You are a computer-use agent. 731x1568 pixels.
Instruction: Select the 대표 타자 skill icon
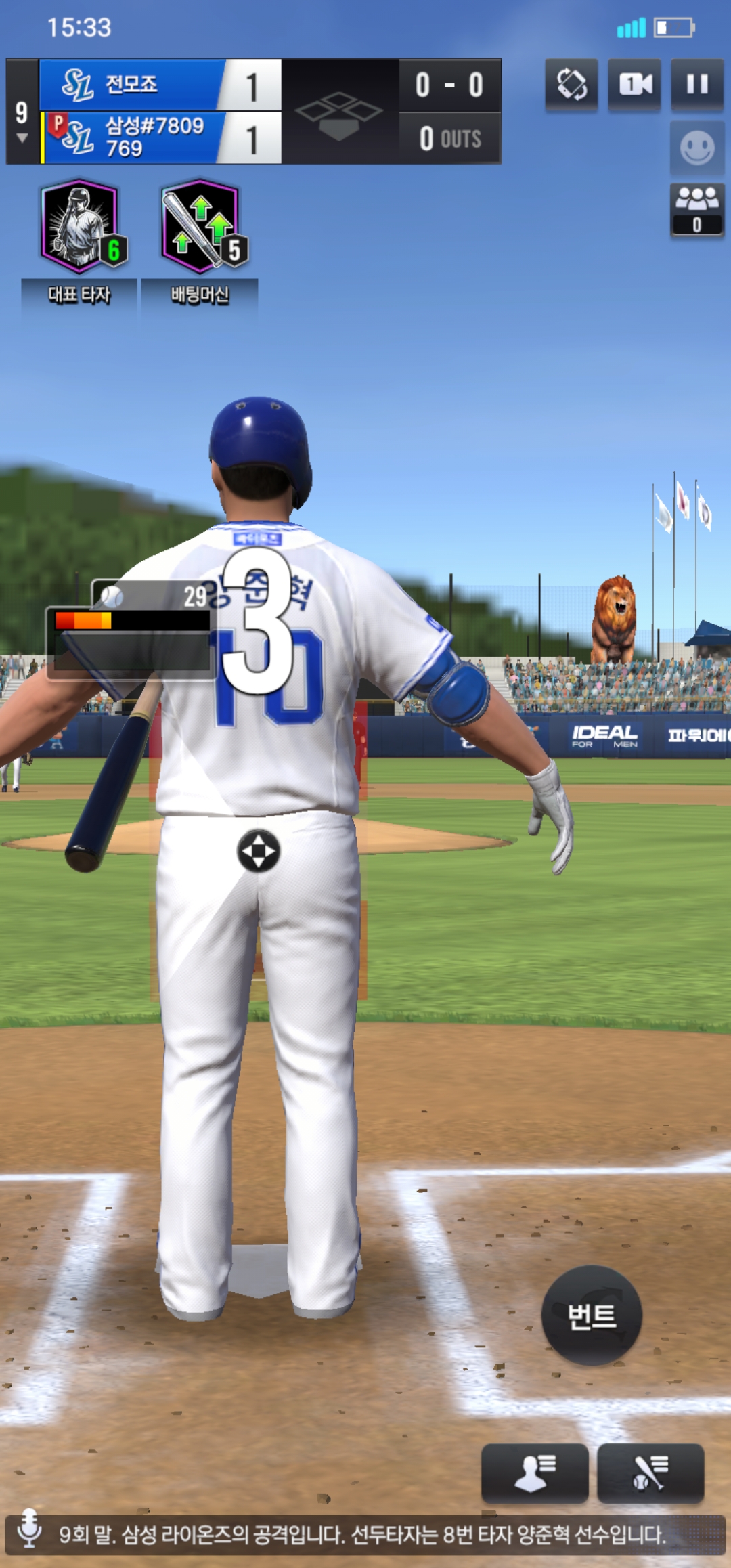[81, 227]
